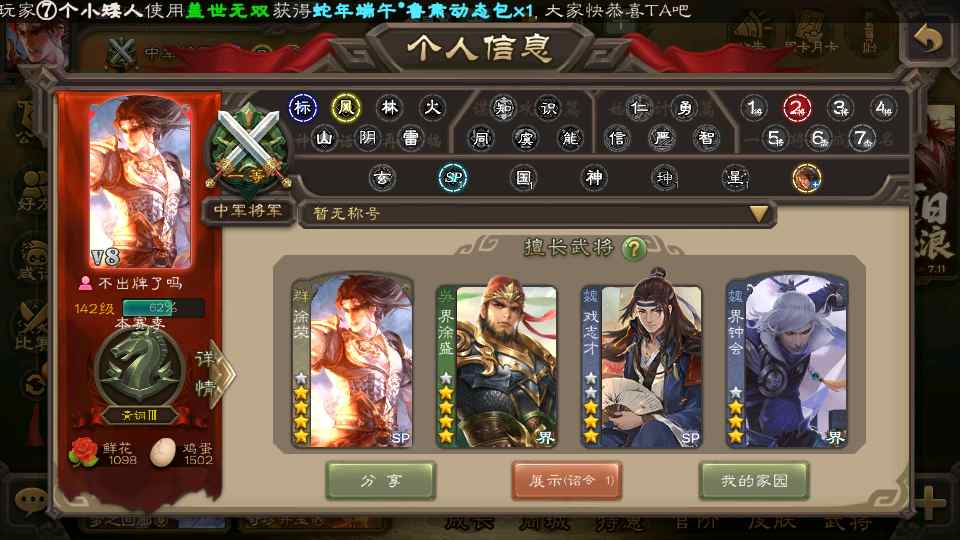The image size is (960, 540).
Task: Click the back arrow button
Action: tap(928, 40)
